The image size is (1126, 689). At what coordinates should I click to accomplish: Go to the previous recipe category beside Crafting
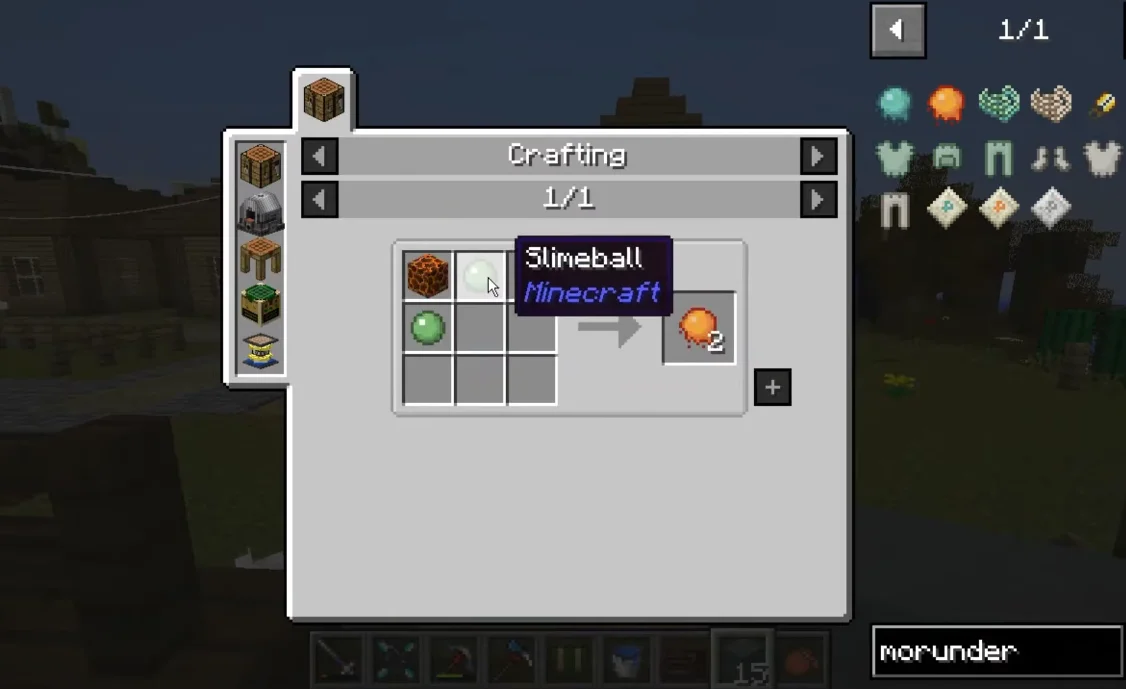click(x=319, y=156)
